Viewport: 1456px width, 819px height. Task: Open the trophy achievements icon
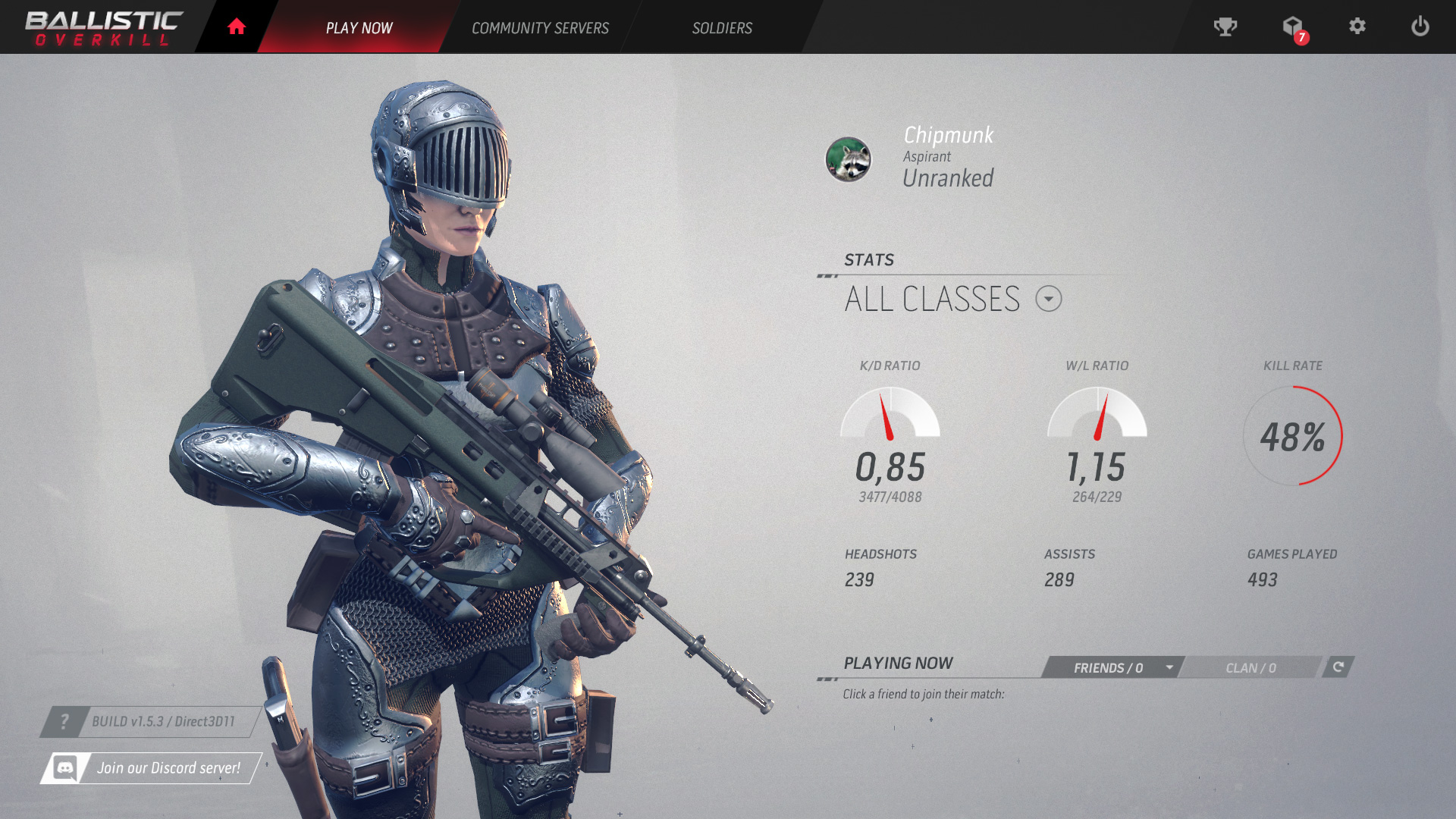(x=1225, y=27)
